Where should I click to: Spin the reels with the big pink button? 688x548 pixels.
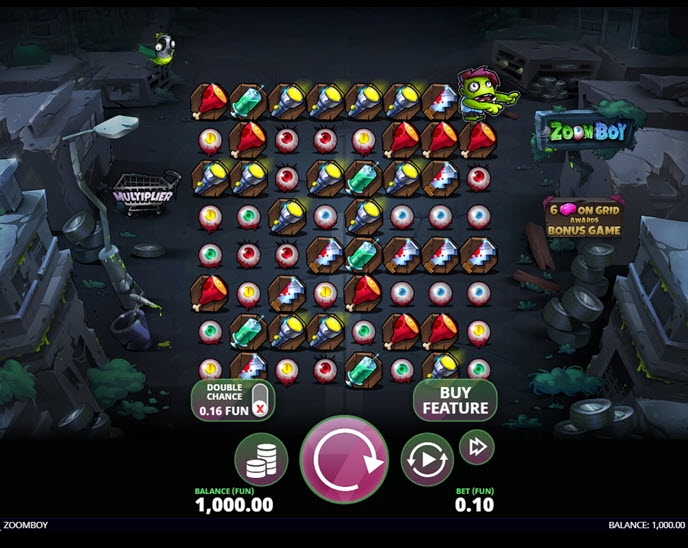tap(344, 460)
